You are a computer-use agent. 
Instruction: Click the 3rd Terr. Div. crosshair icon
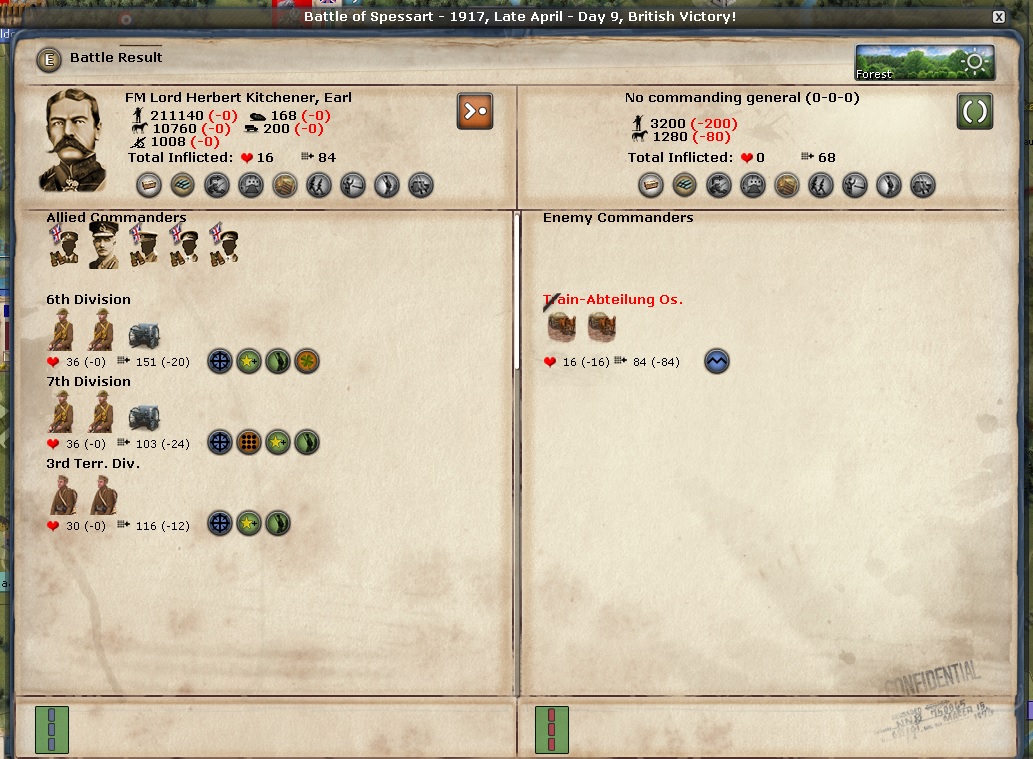coord(220,523)
